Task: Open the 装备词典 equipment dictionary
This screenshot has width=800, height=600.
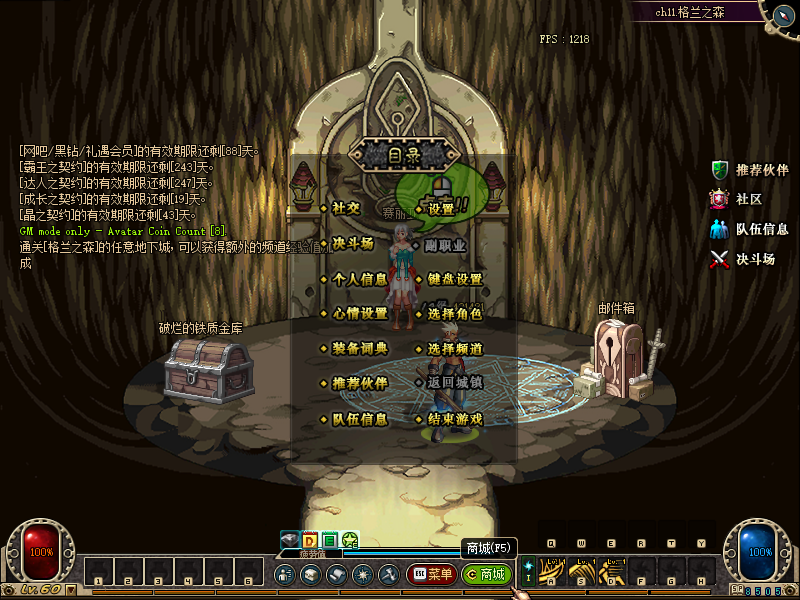Action: point(359,349)
